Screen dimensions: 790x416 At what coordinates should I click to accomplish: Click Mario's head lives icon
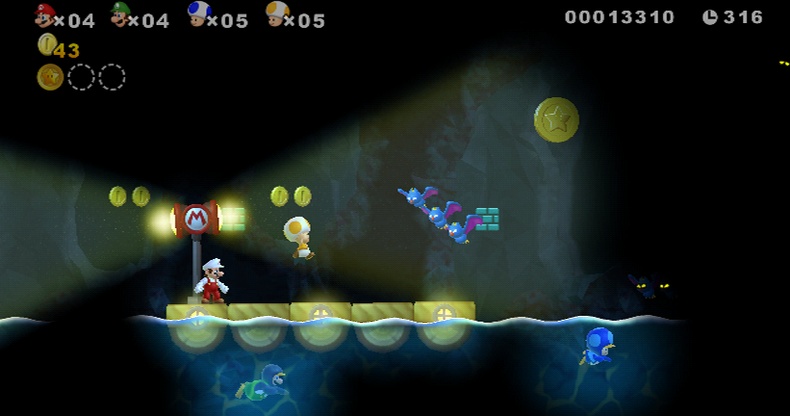pos(45,15)
